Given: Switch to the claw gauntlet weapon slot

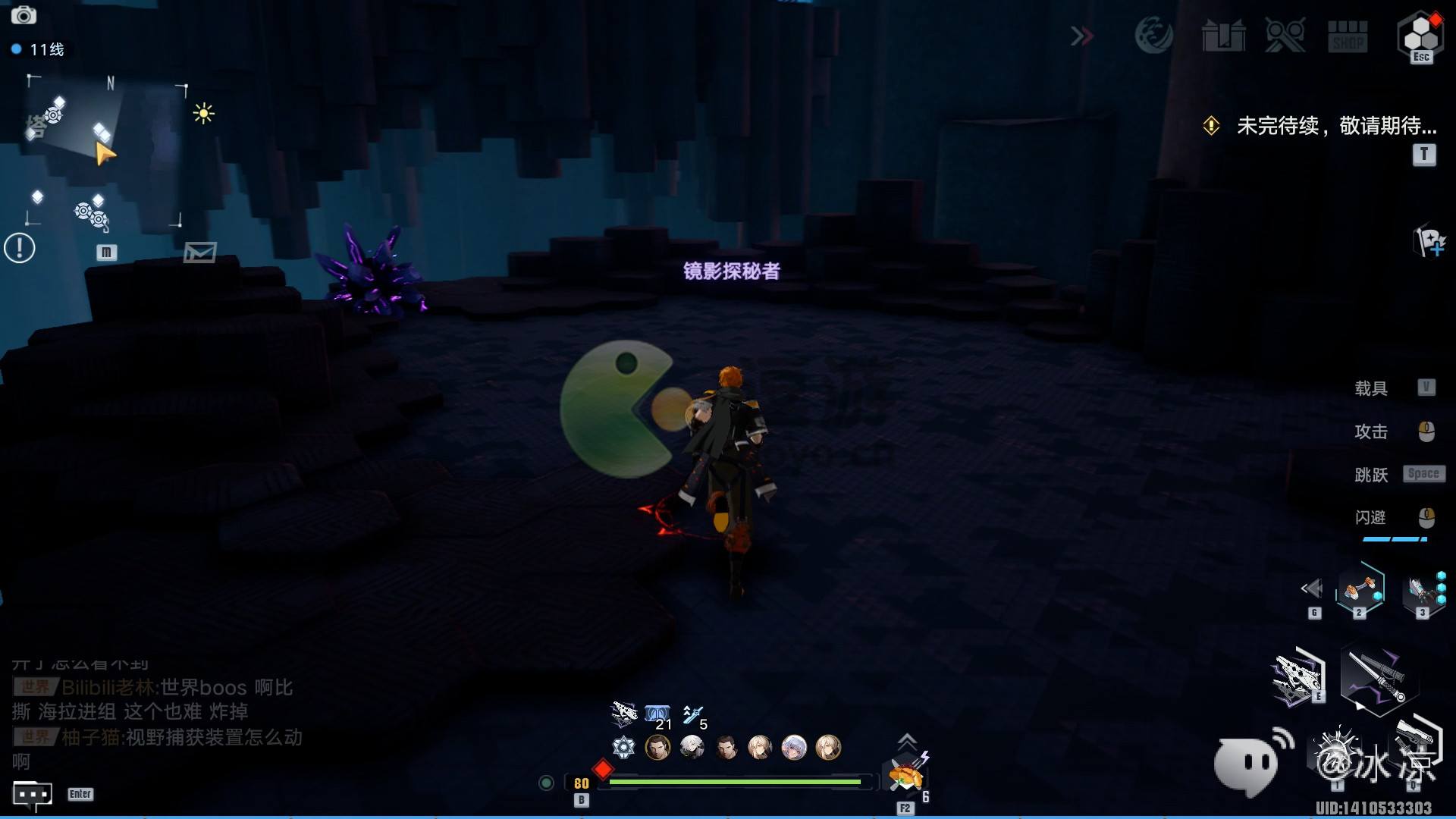Looking at the screenshot, I should pyautogui.click(x=1421, y=590).
